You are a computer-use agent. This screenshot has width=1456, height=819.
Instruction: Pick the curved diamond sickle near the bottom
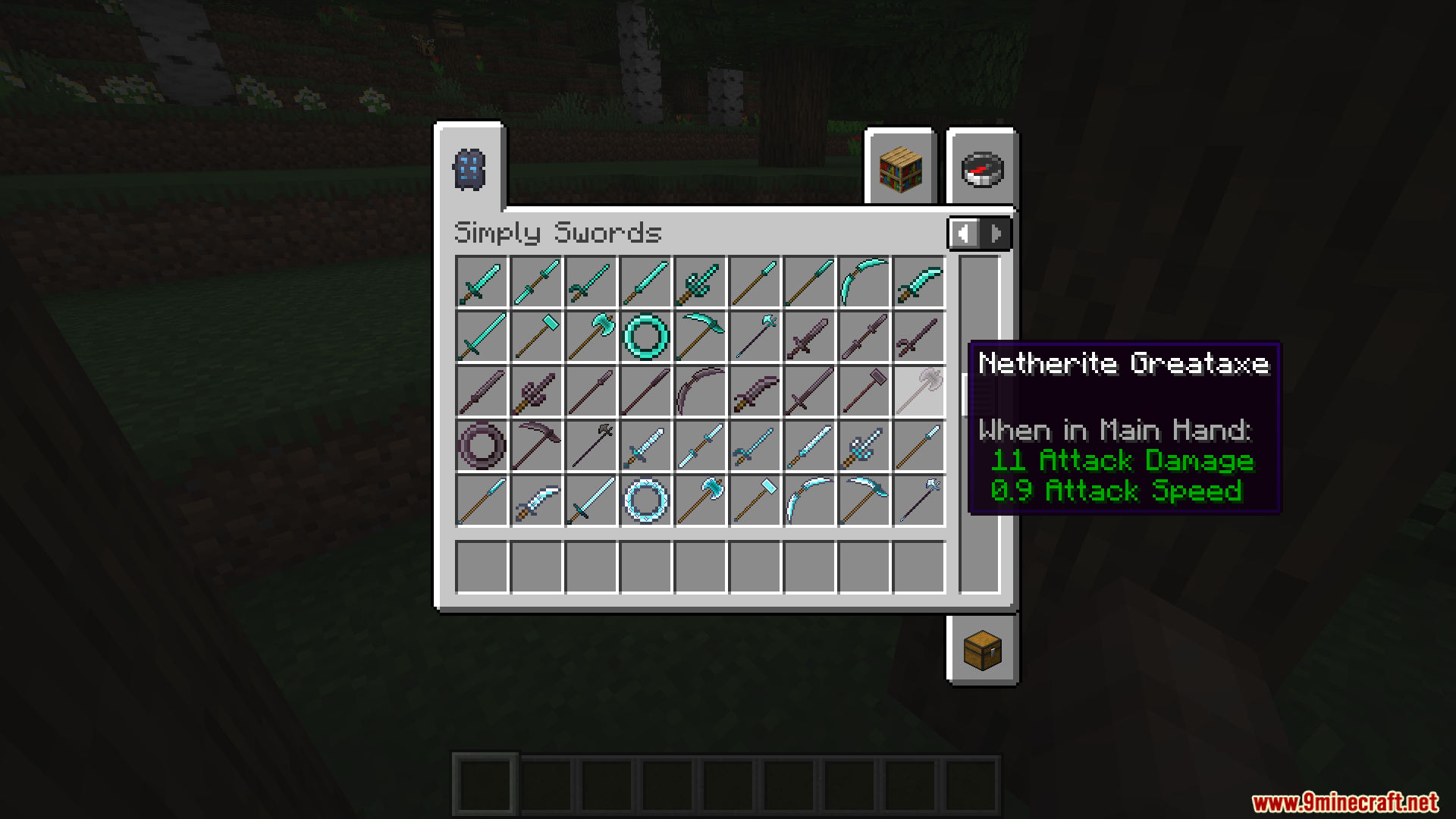[808, 500]
